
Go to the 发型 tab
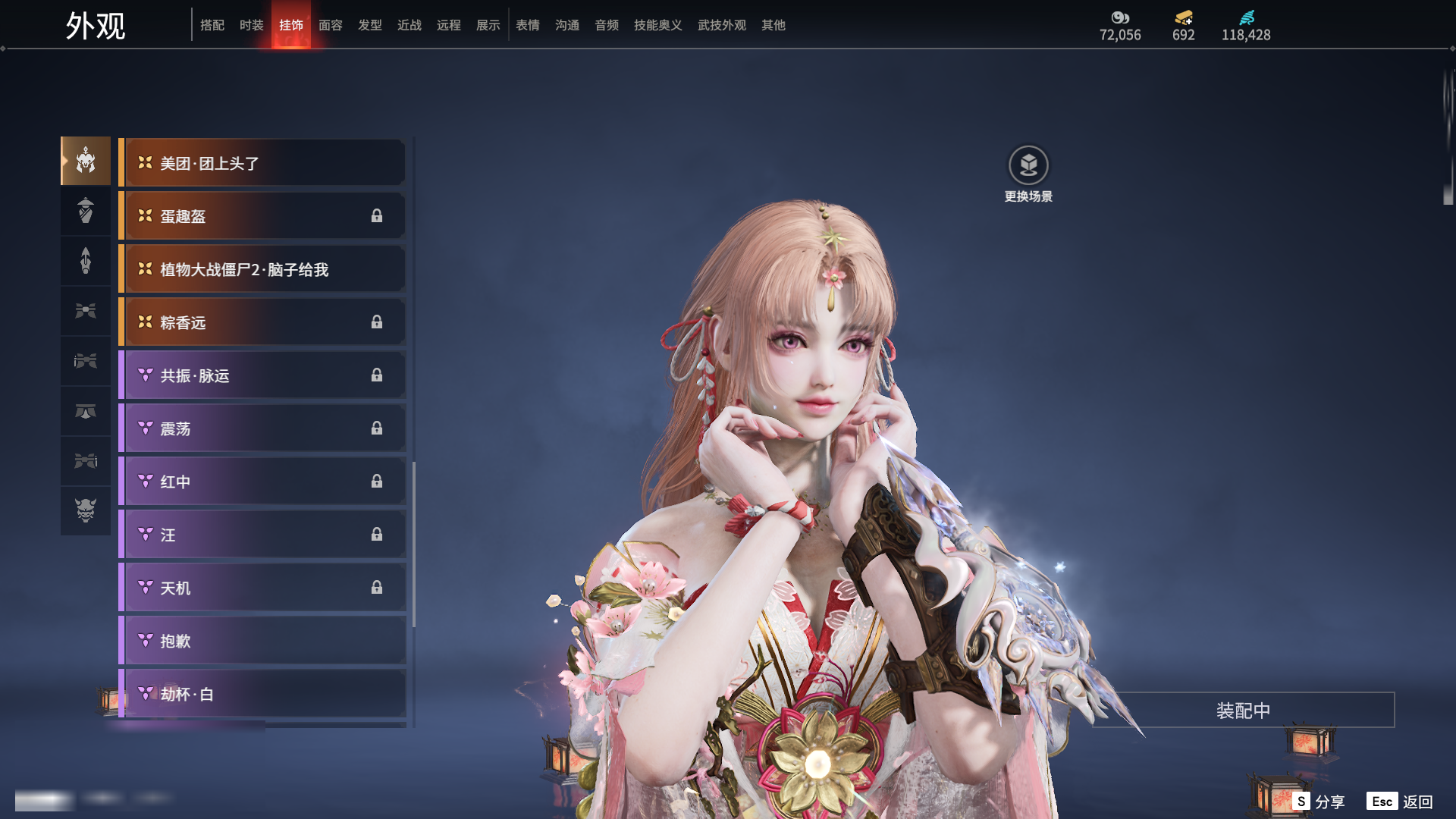point(369,25)
